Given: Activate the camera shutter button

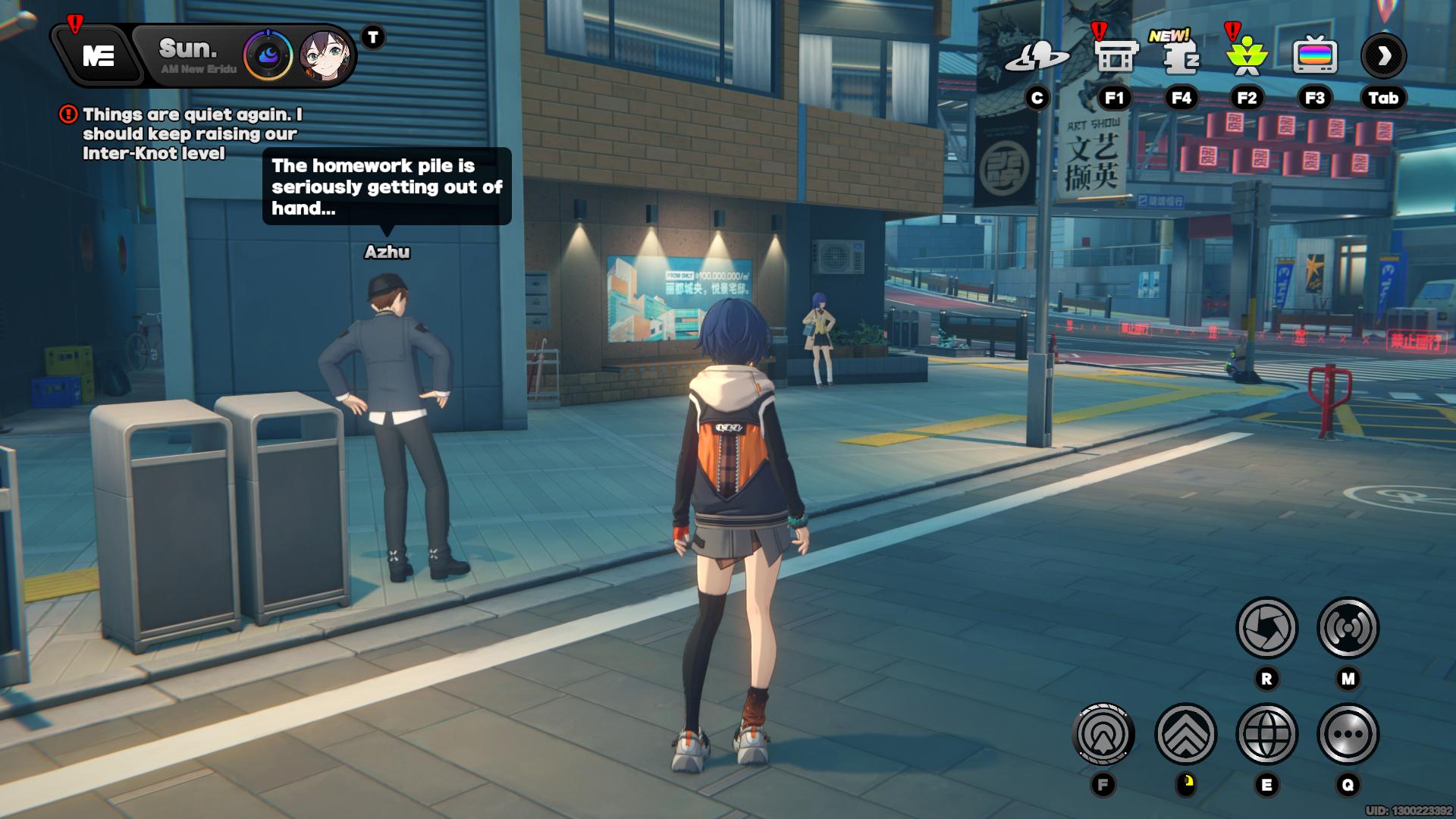Looking at the screenshot, I should (x=1266, y=628).
